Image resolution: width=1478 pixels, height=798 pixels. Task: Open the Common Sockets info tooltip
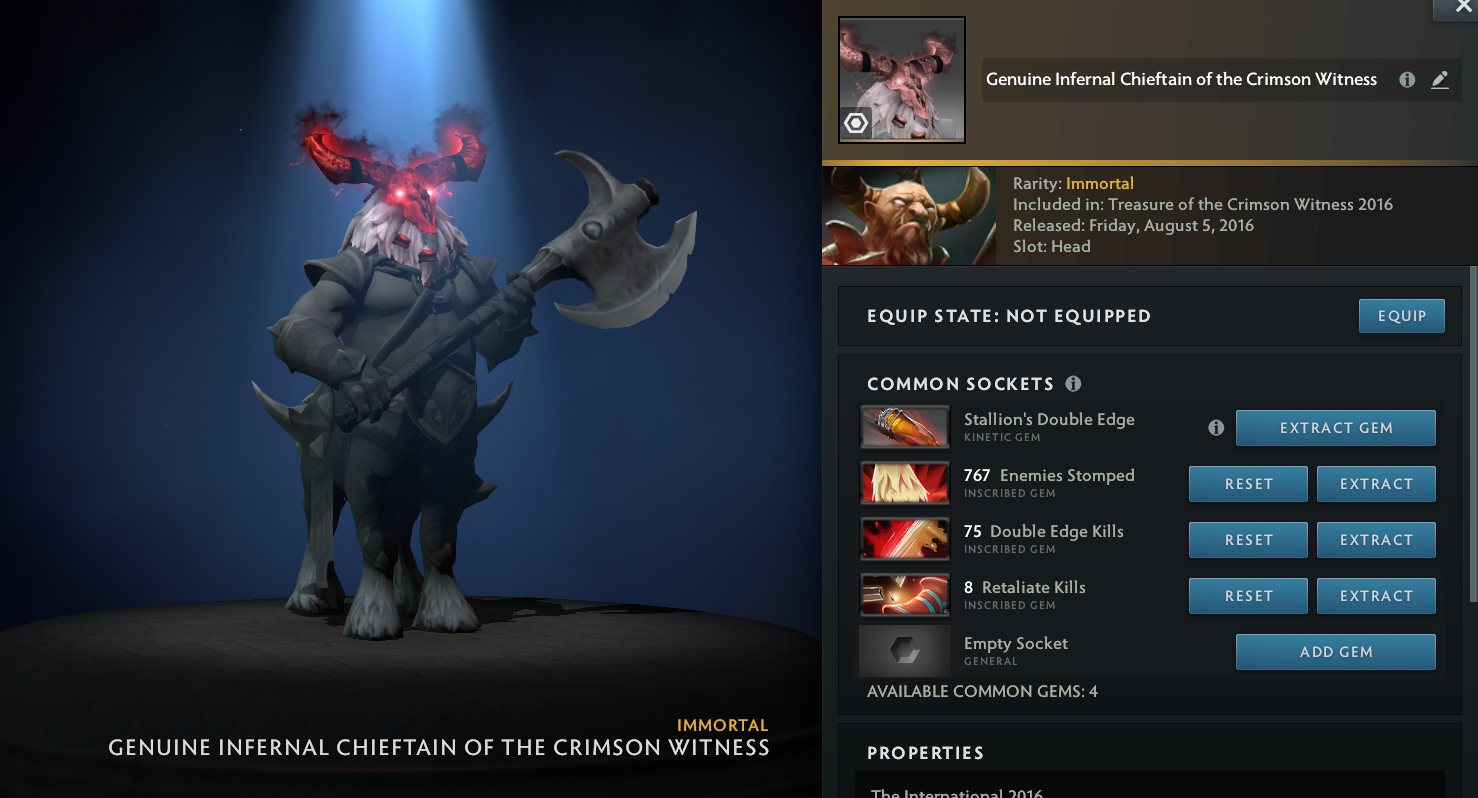tap(1073, 384)
